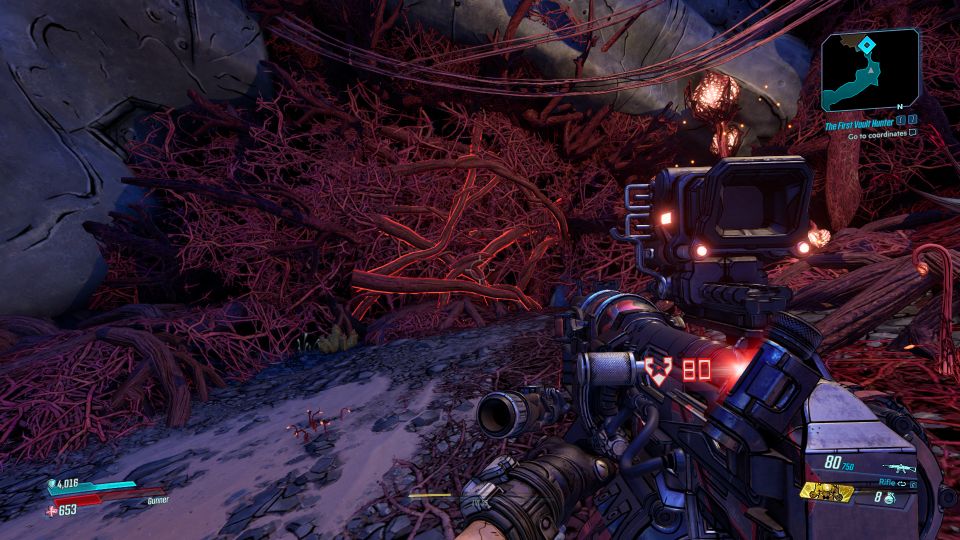Open the minimap in the corner
This screenshot has width=960, height=540.
point(870,69)
